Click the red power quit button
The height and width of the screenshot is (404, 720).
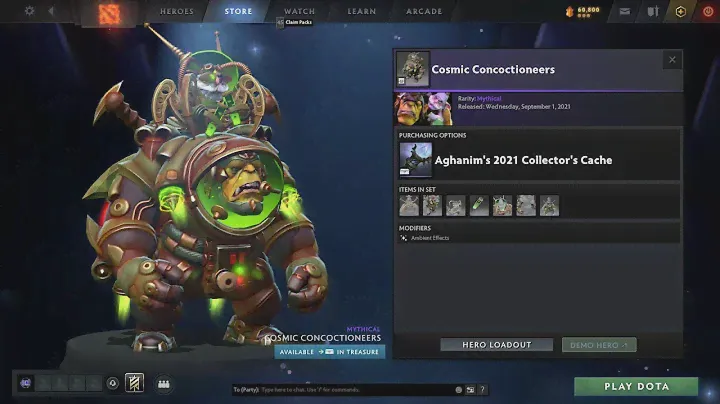tap(708, 12)
